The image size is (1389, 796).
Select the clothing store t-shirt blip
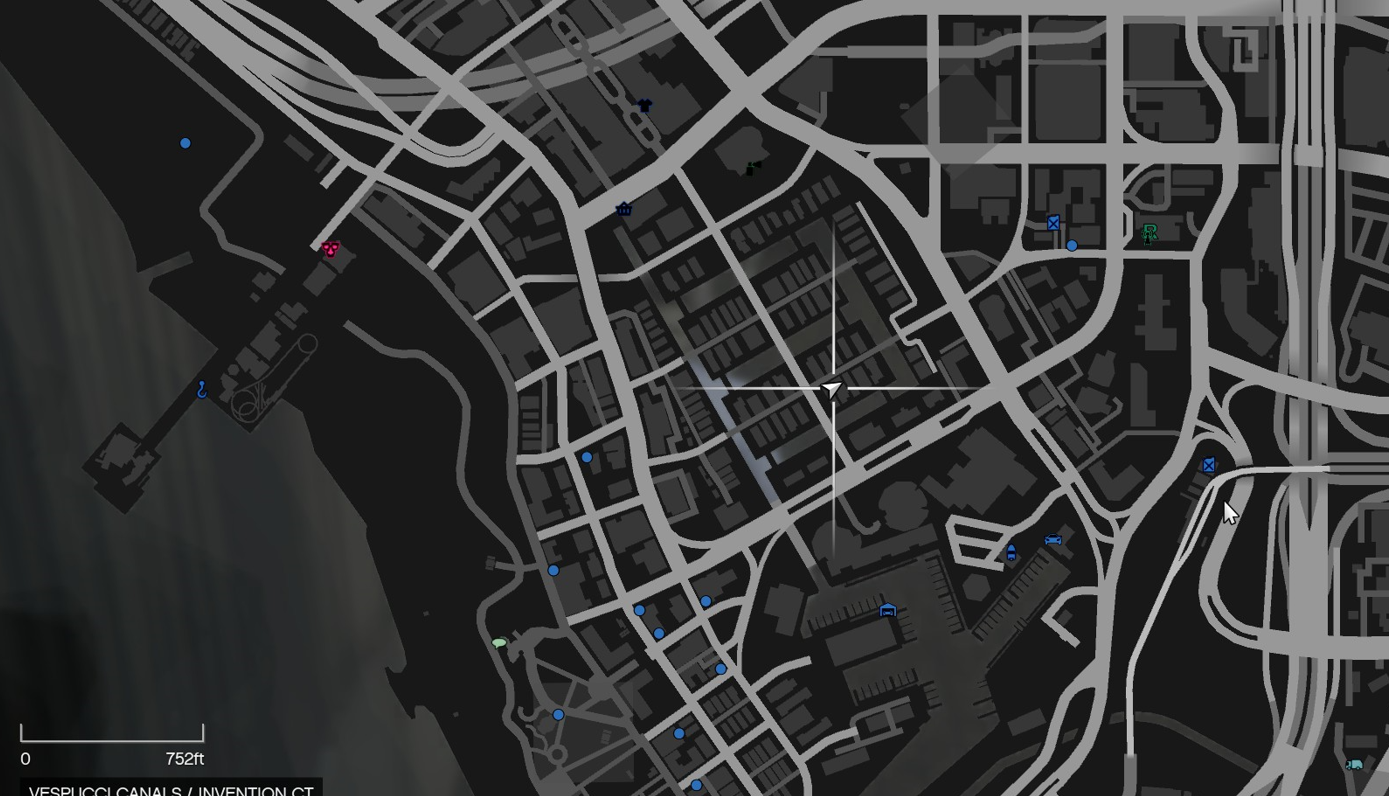coord(643,104)
